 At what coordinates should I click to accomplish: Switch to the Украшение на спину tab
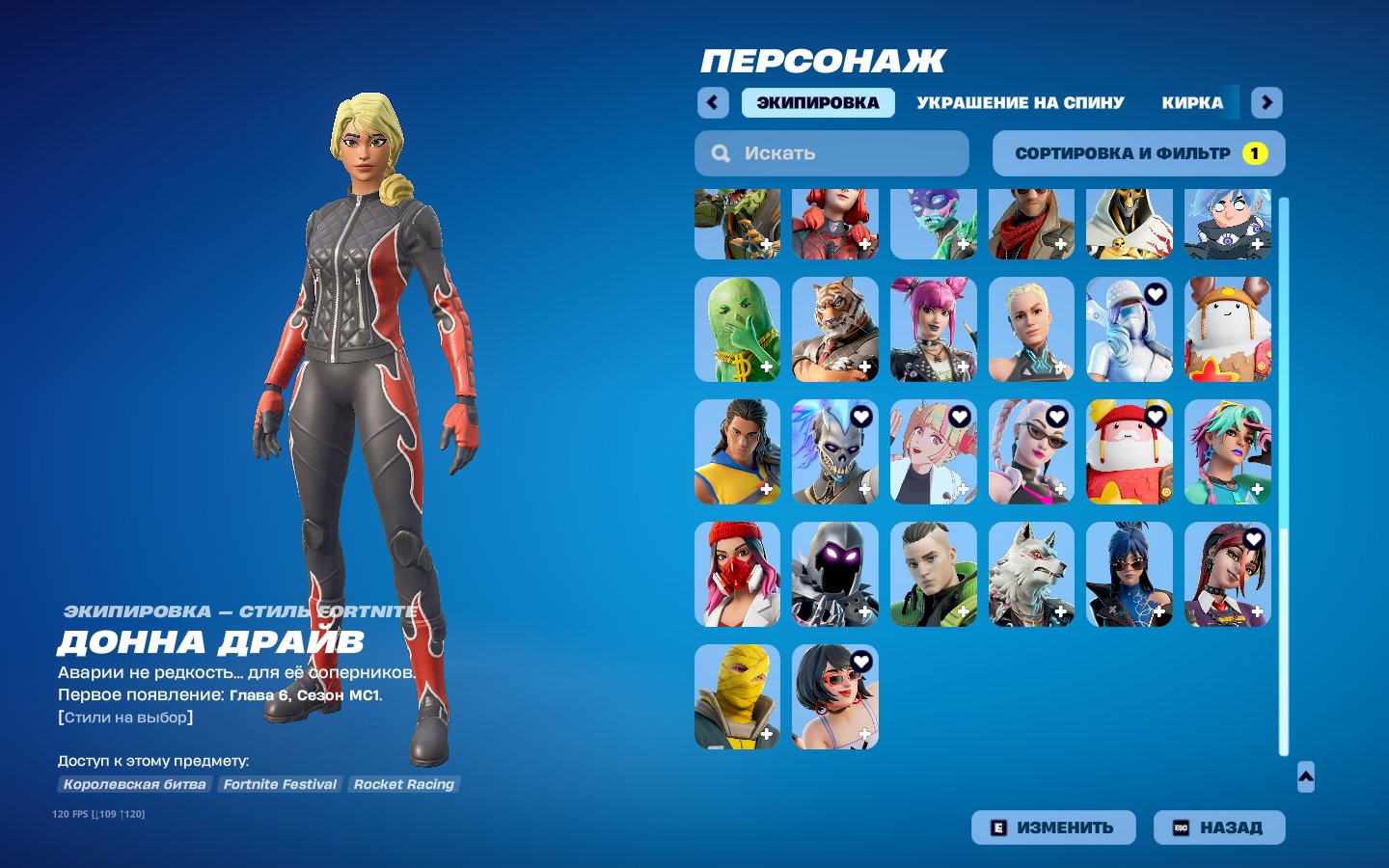click(x=1021, y=102)
